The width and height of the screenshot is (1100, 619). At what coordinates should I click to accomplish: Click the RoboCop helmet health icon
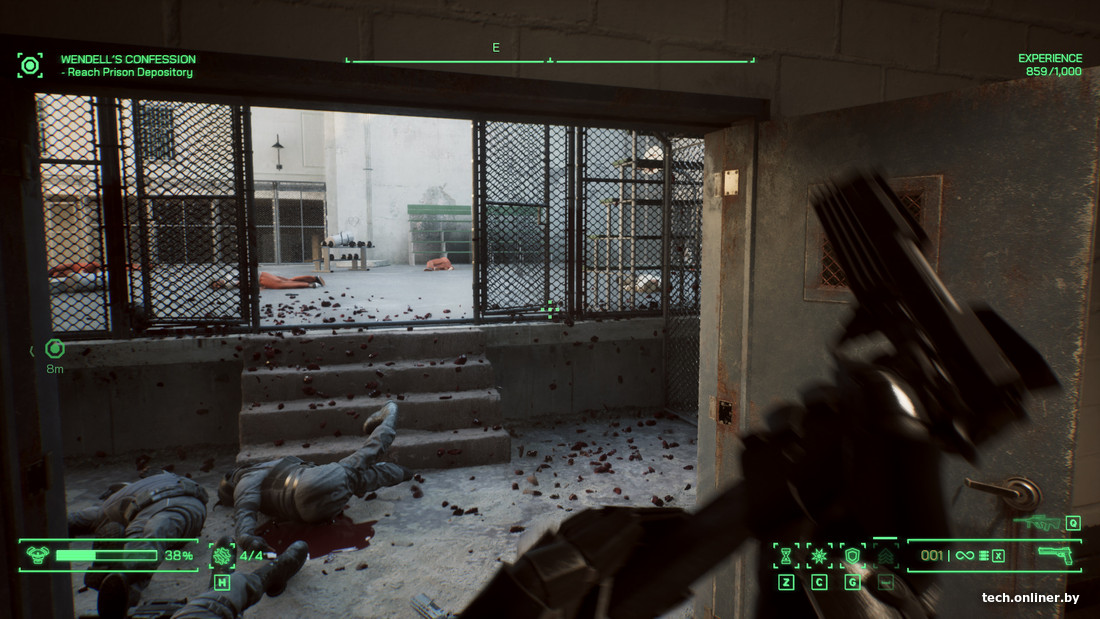coord(37,555)
